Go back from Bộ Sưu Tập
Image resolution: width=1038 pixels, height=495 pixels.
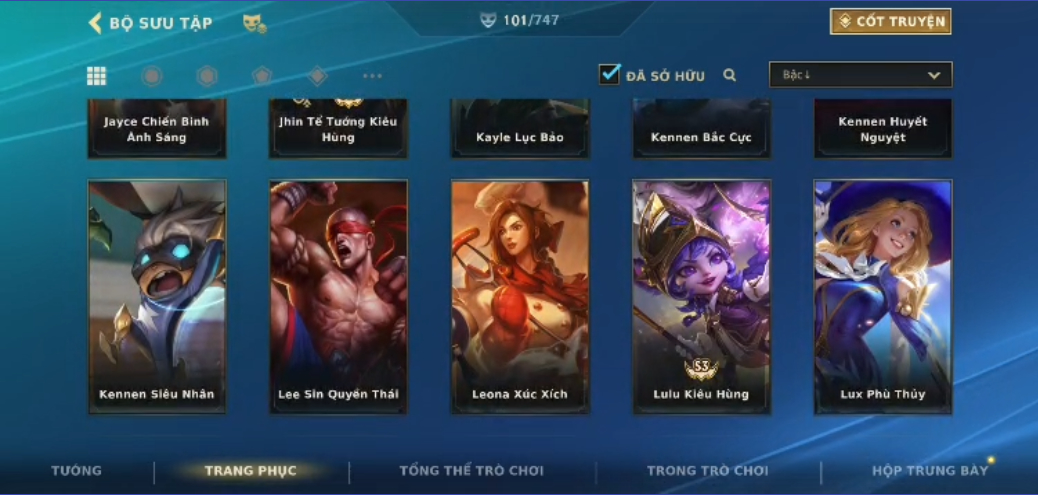(96, 23)
